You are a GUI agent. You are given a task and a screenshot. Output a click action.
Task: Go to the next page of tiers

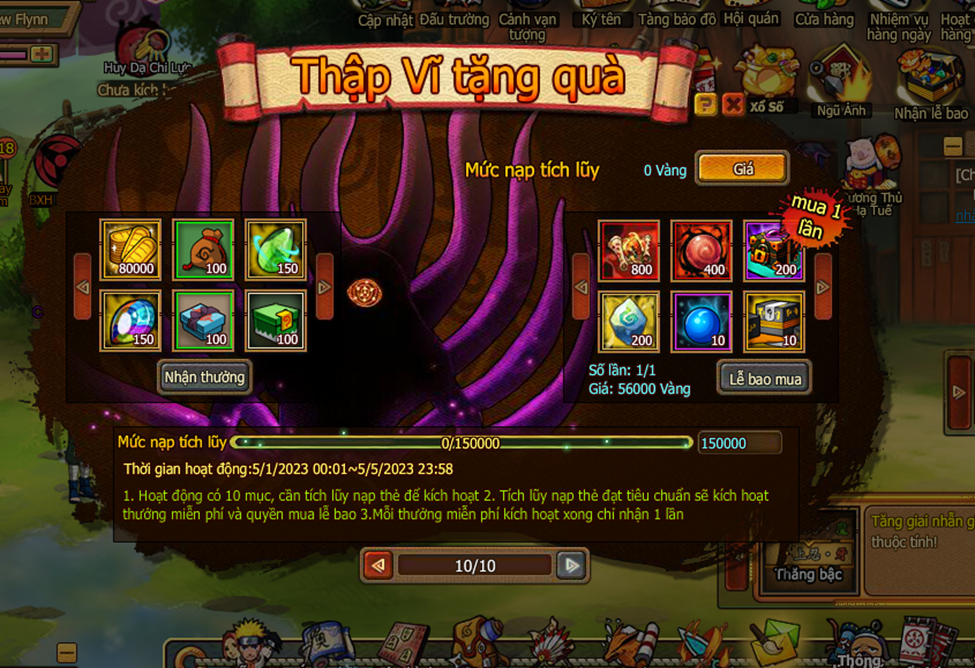tap(571, 565)
